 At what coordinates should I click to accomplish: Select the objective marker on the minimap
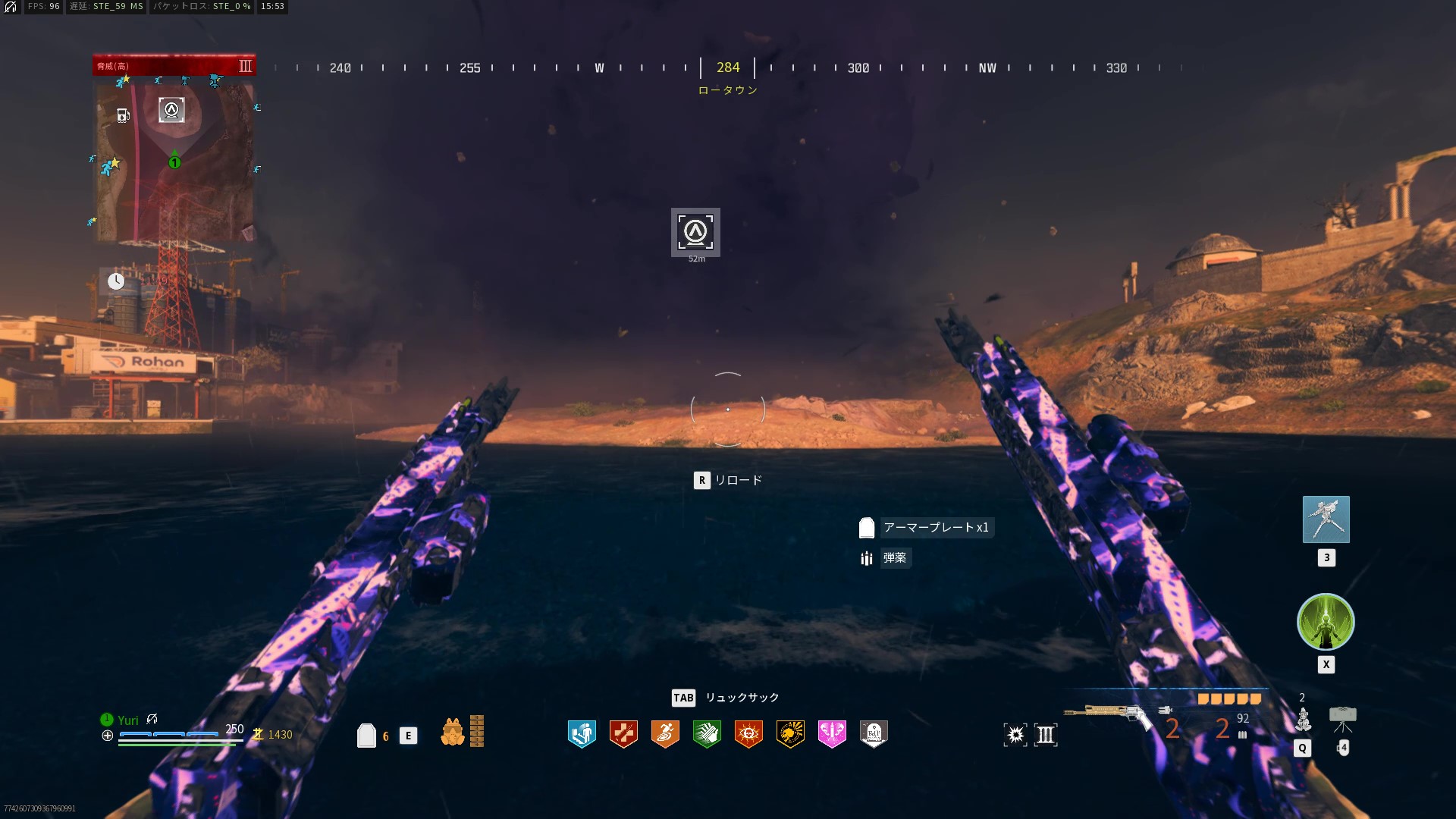[171, 110]
